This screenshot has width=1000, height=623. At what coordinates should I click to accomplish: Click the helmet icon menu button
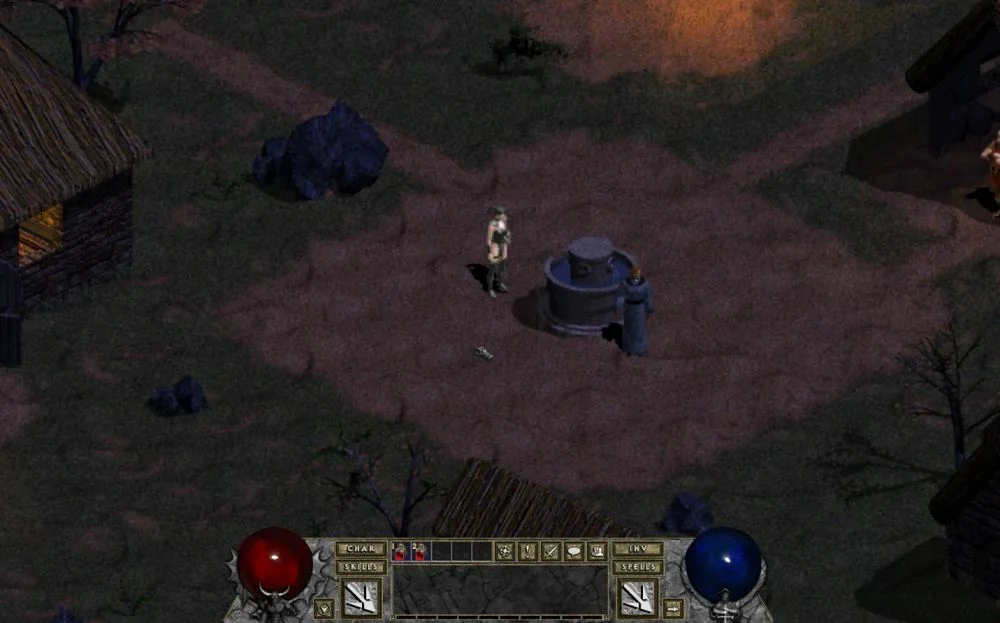597,551
